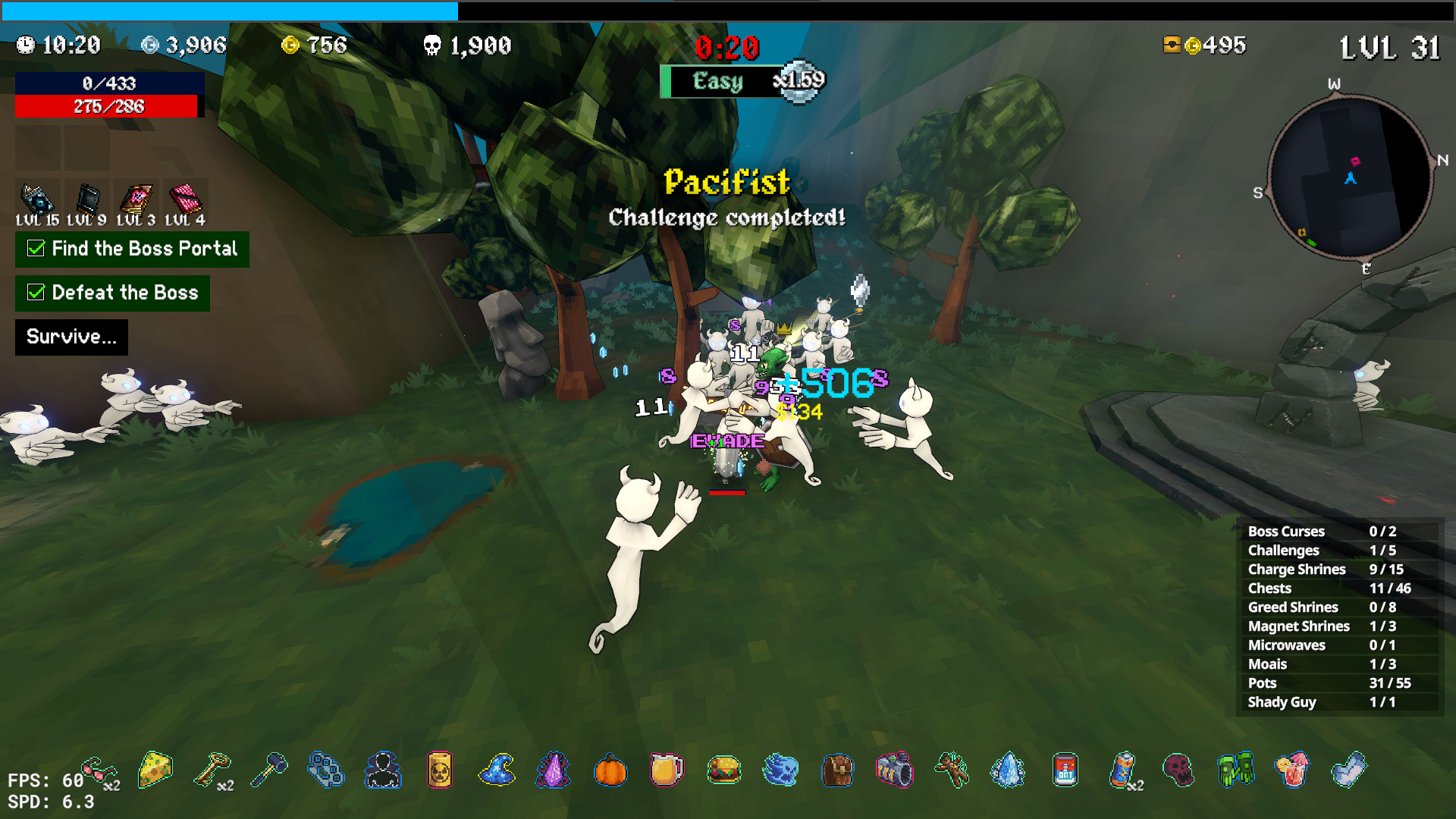Select the level 9 black tome
This screenshot has width=1456, height=819.
click(87, 199)
